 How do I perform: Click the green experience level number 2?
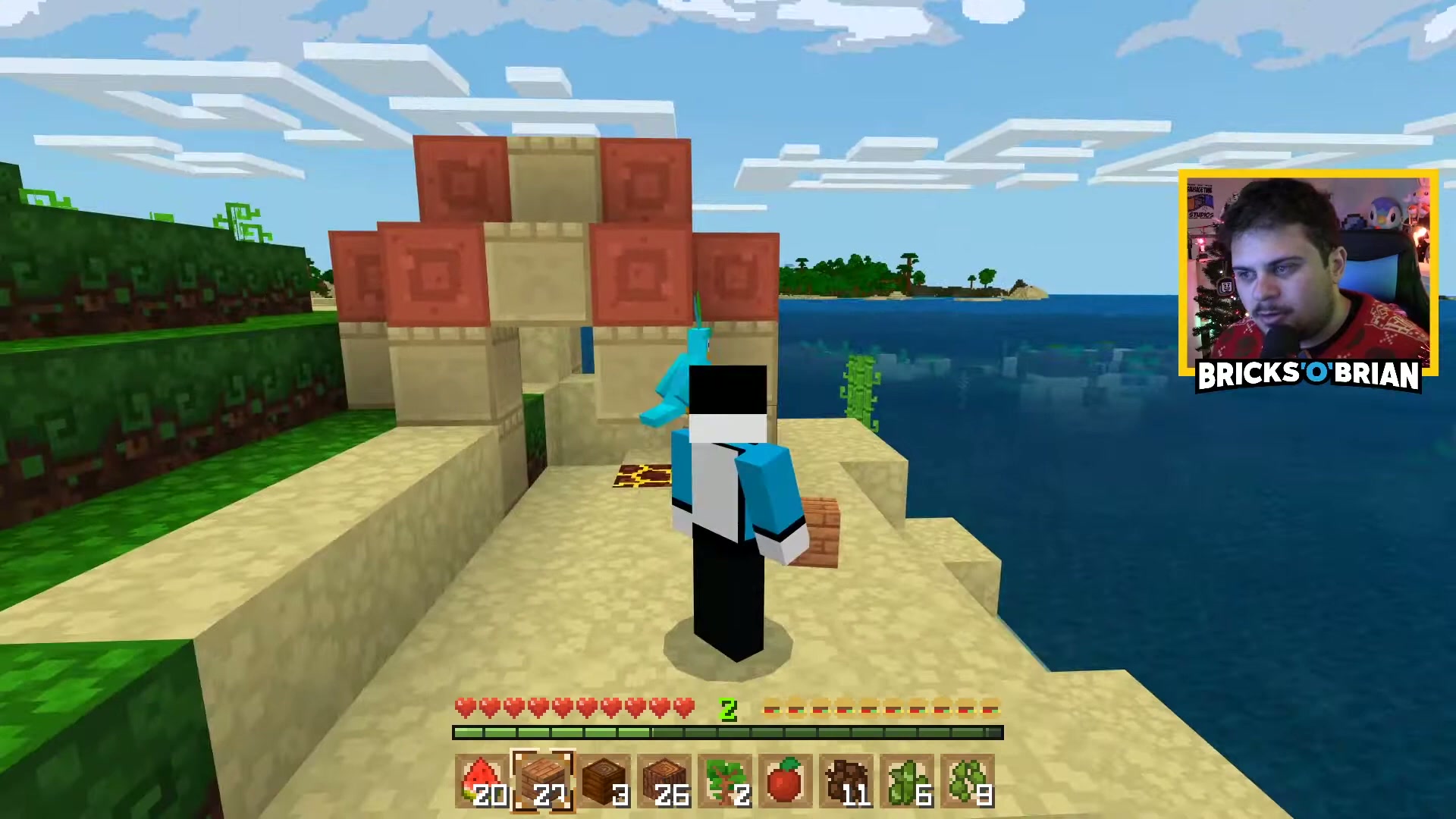[x=727, y=709]
